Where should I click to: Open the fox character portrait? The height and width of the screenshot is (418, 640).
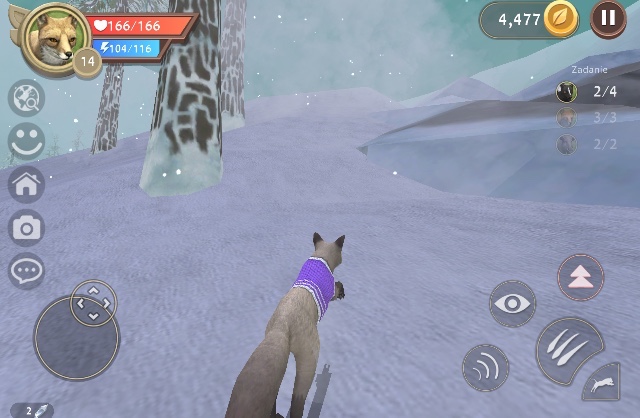pyautogui.click(x=53, y=35)
